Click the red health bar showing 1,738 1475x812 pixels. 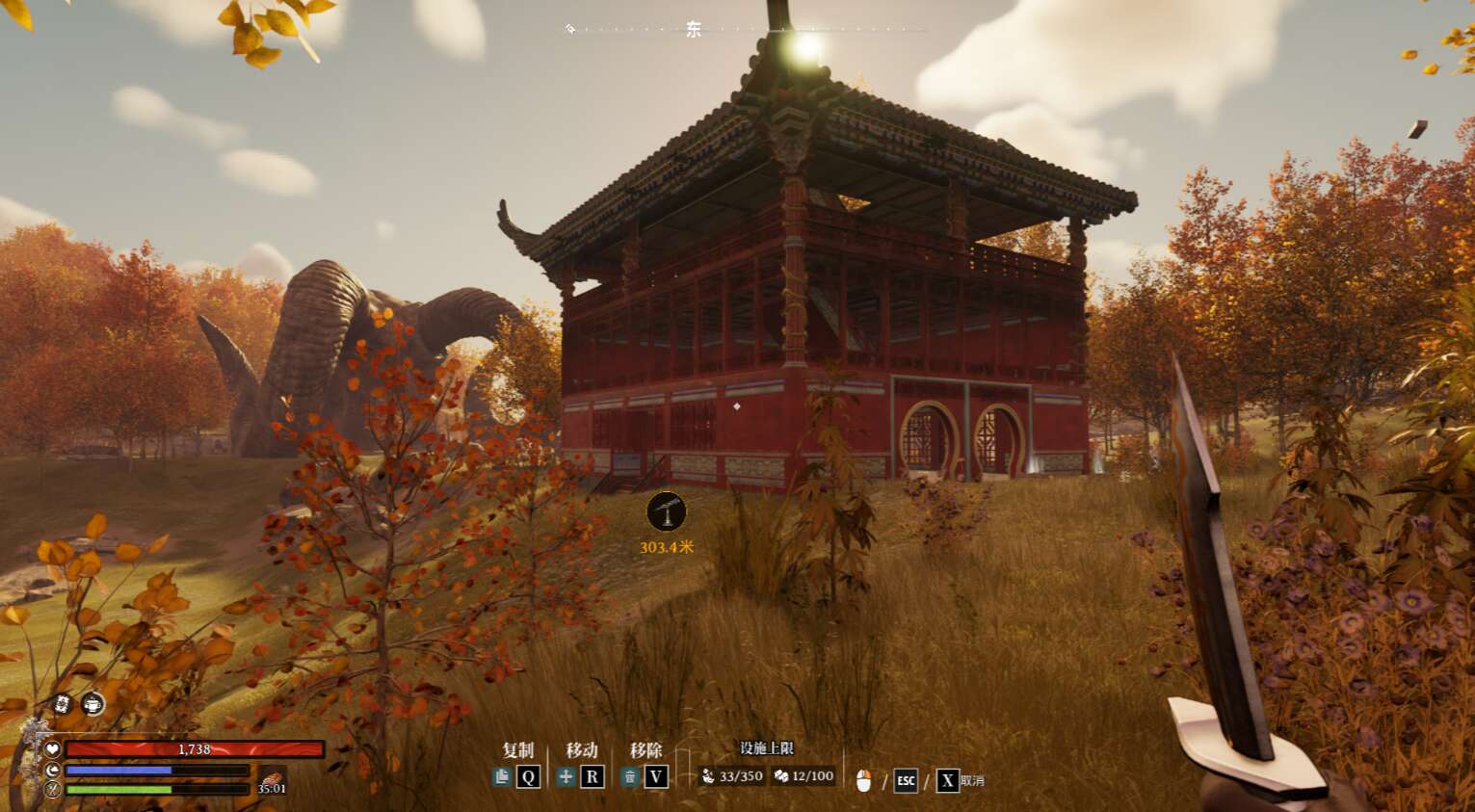tap(193, 749)
